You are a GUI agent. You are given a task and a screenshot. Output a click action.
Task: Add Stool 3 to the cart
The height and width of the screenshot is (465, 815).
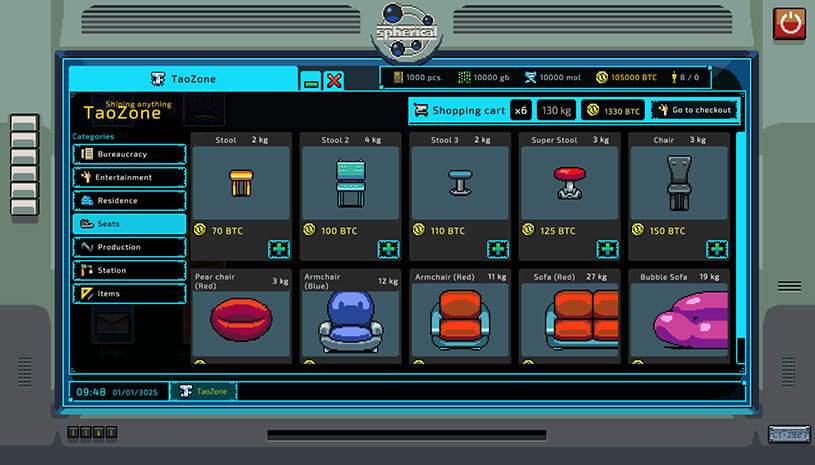click(x=497, y=249)
